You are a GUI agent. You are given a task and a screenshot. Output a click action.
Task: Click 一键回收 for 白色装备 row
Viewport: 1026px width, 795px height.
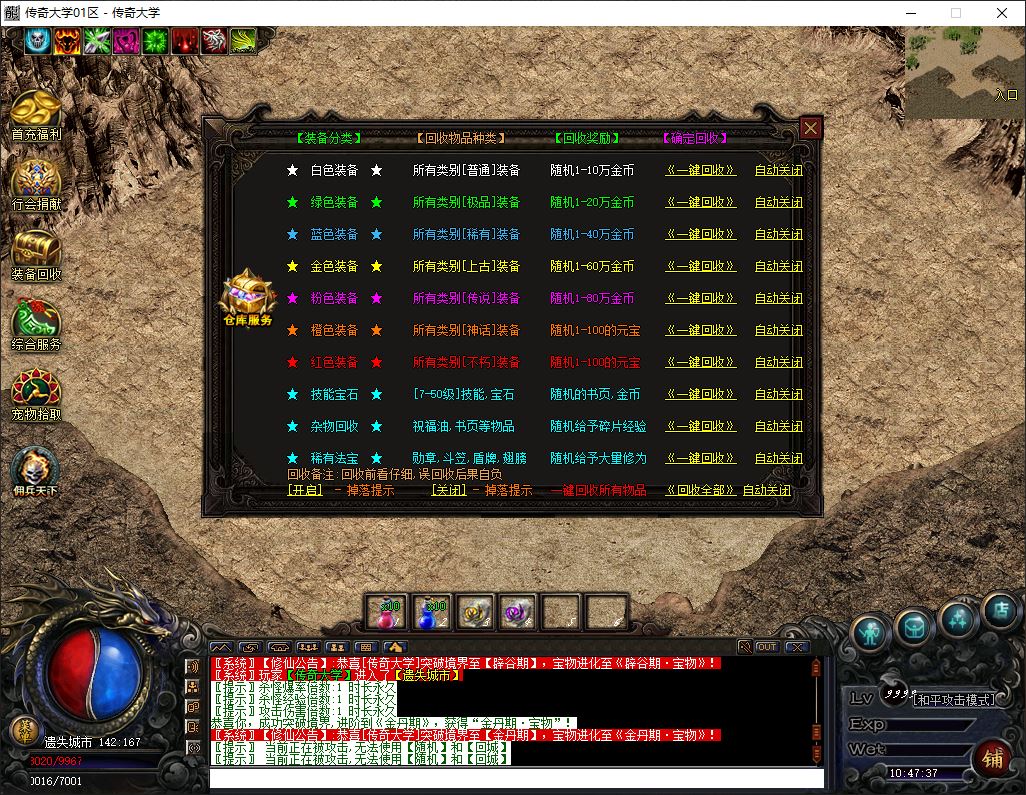point(700,171)
